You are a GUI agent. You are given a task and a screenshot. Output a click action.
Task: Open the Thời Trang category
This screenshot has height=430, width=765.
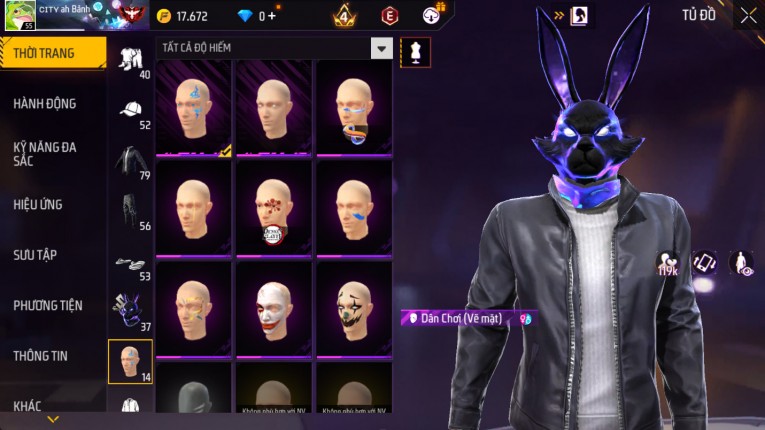pyautogui.click(x=52, y=53)
